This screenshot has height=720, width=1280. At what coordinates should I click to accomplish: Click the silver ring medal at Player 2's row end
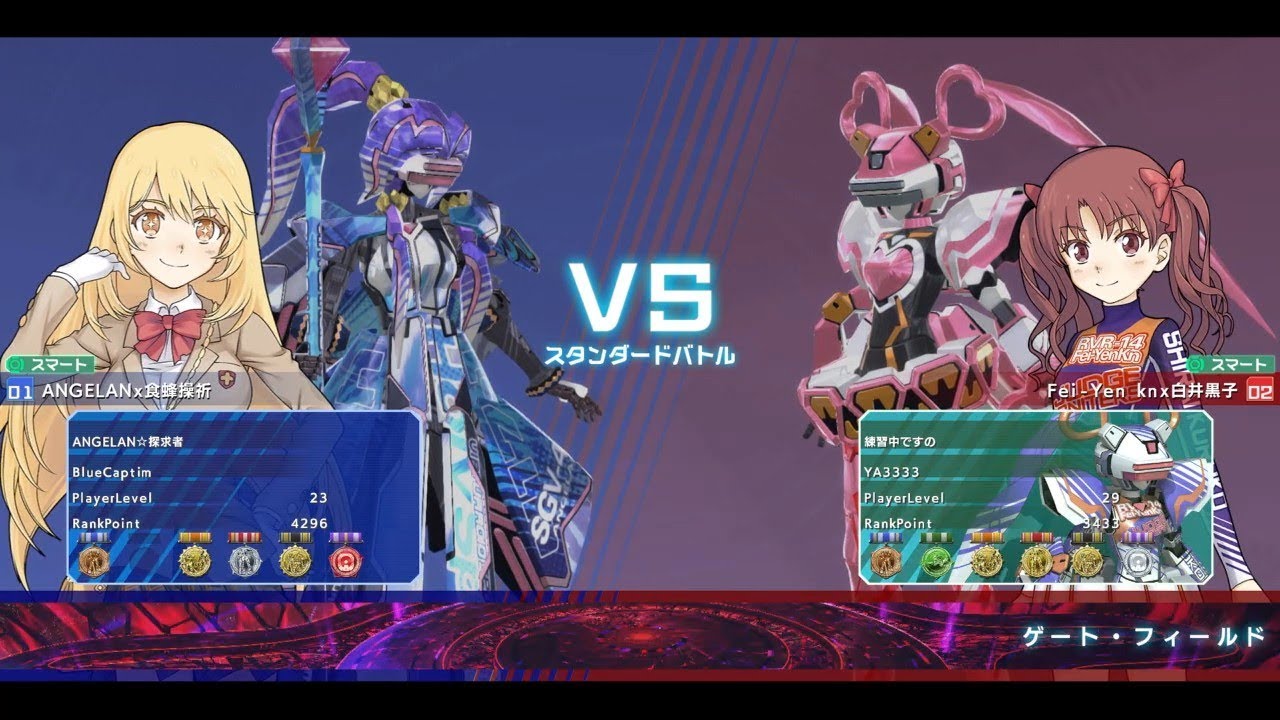(x=1138, y=560)
